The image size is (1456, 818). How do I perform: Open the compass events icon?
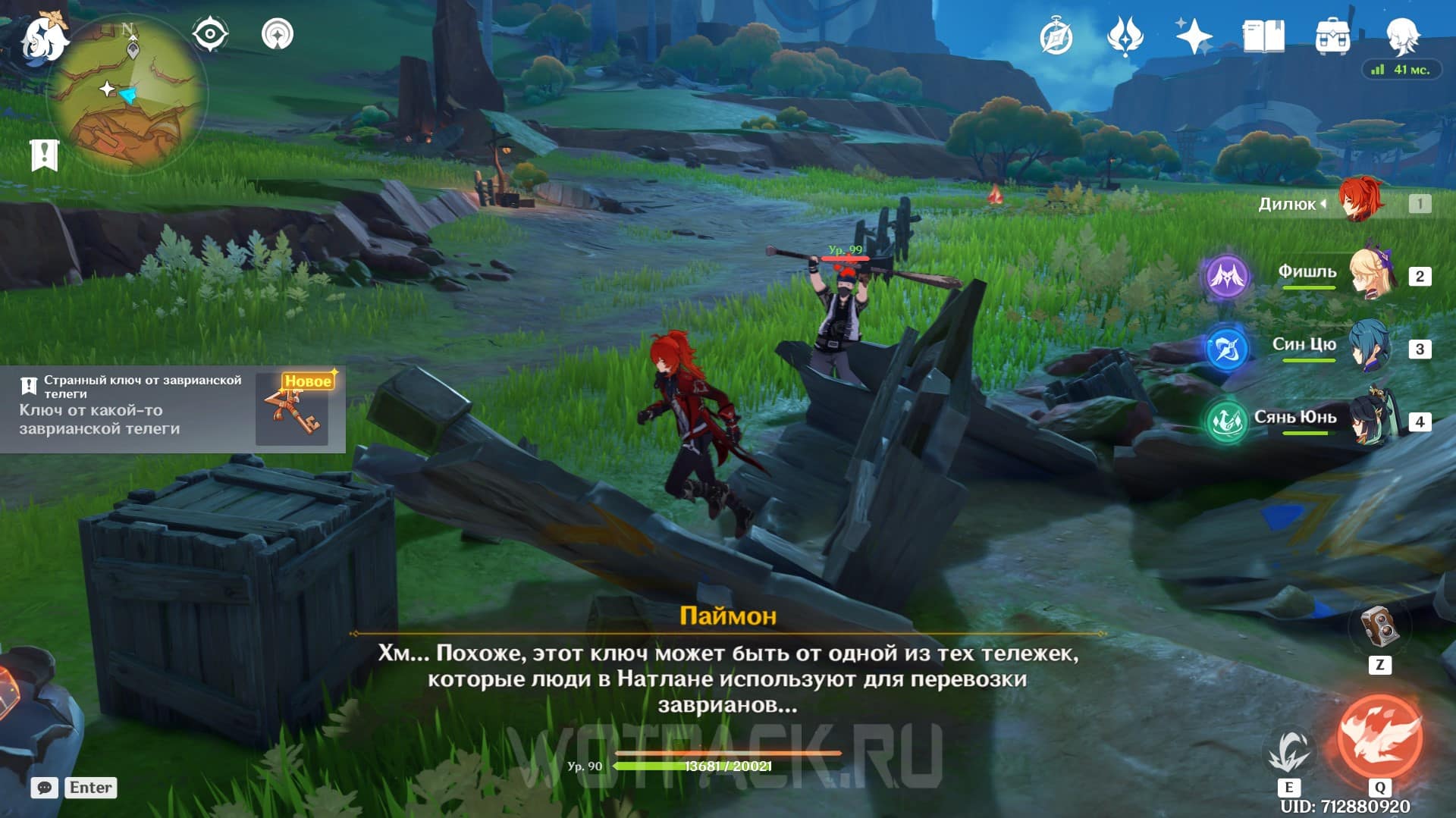(x=1056, y=36)
